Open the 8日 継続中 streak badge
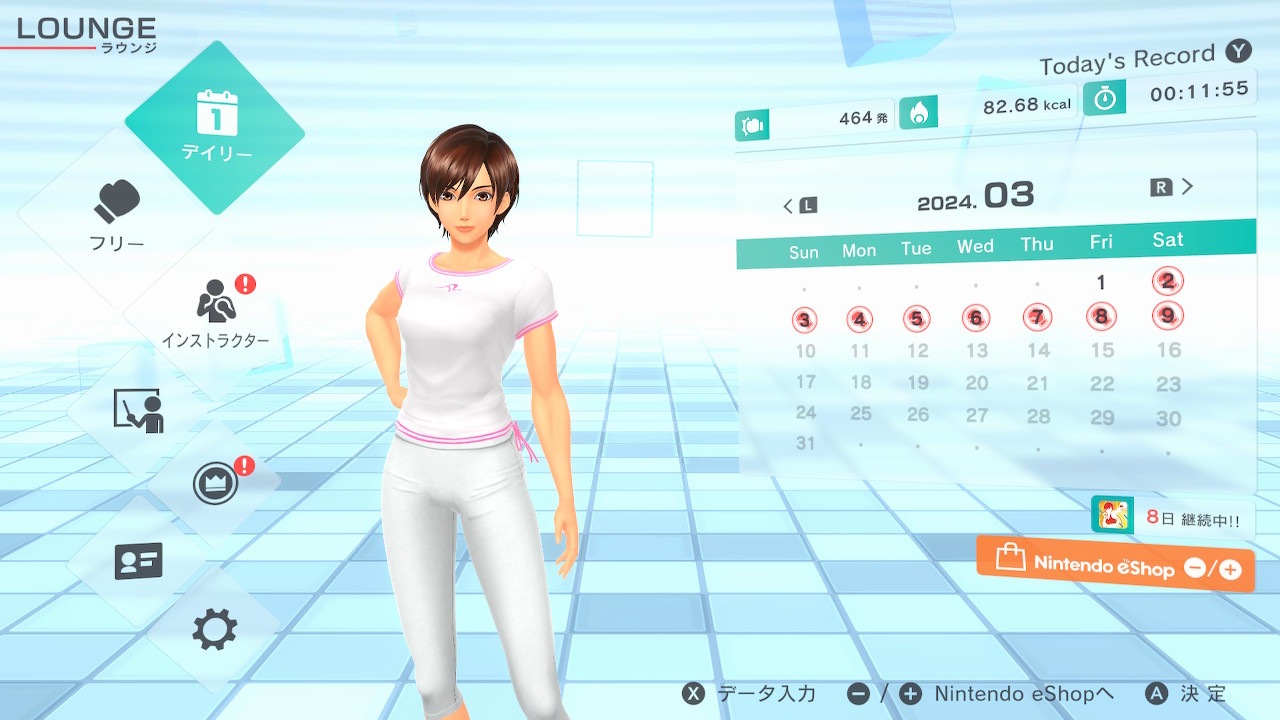Screen dimensions: 1280x720 coord(1172,517)
